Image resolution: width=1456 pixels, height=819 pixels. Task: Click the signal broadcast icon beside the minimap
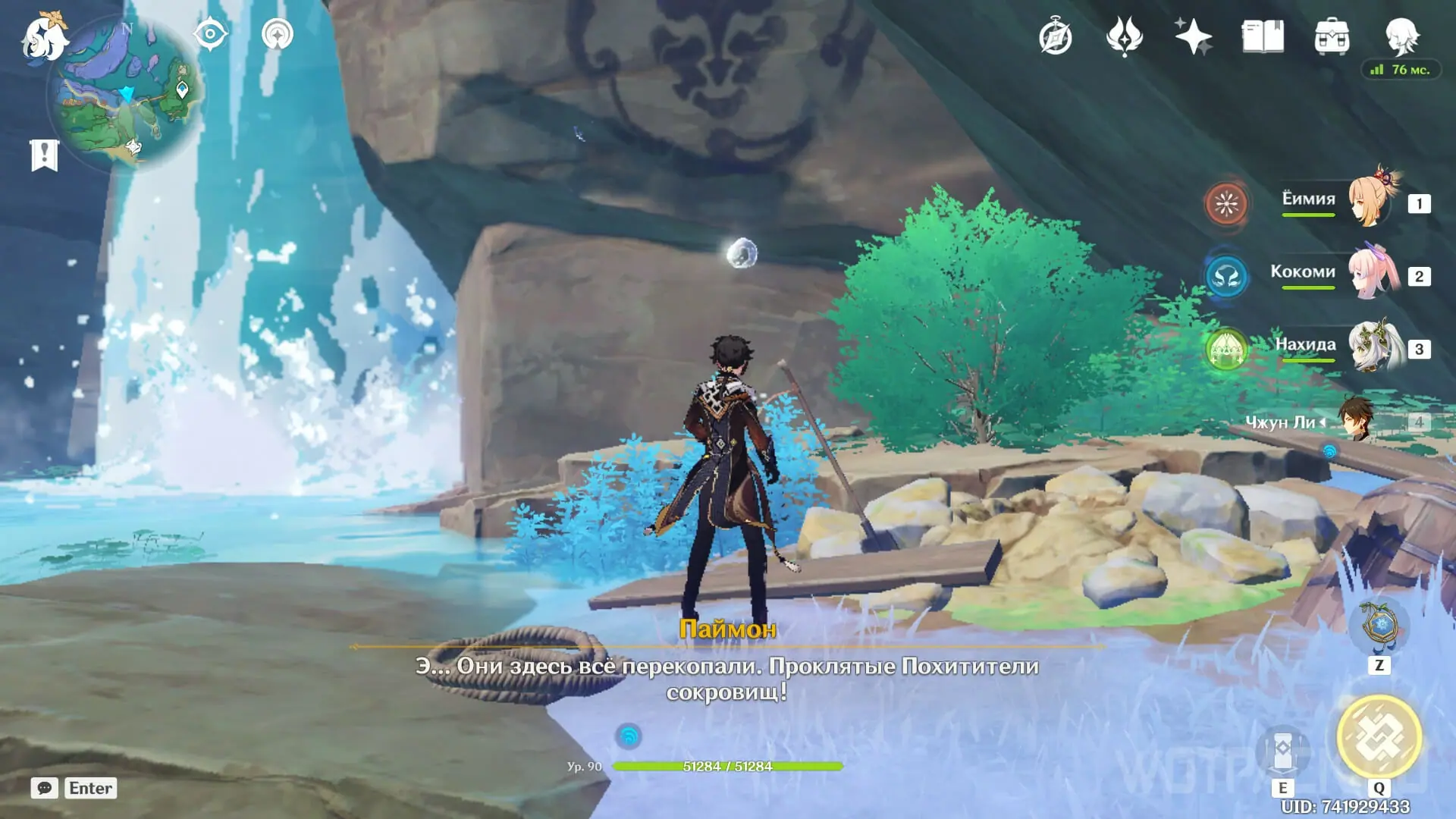pyautogui.click(x=278, y=35)
